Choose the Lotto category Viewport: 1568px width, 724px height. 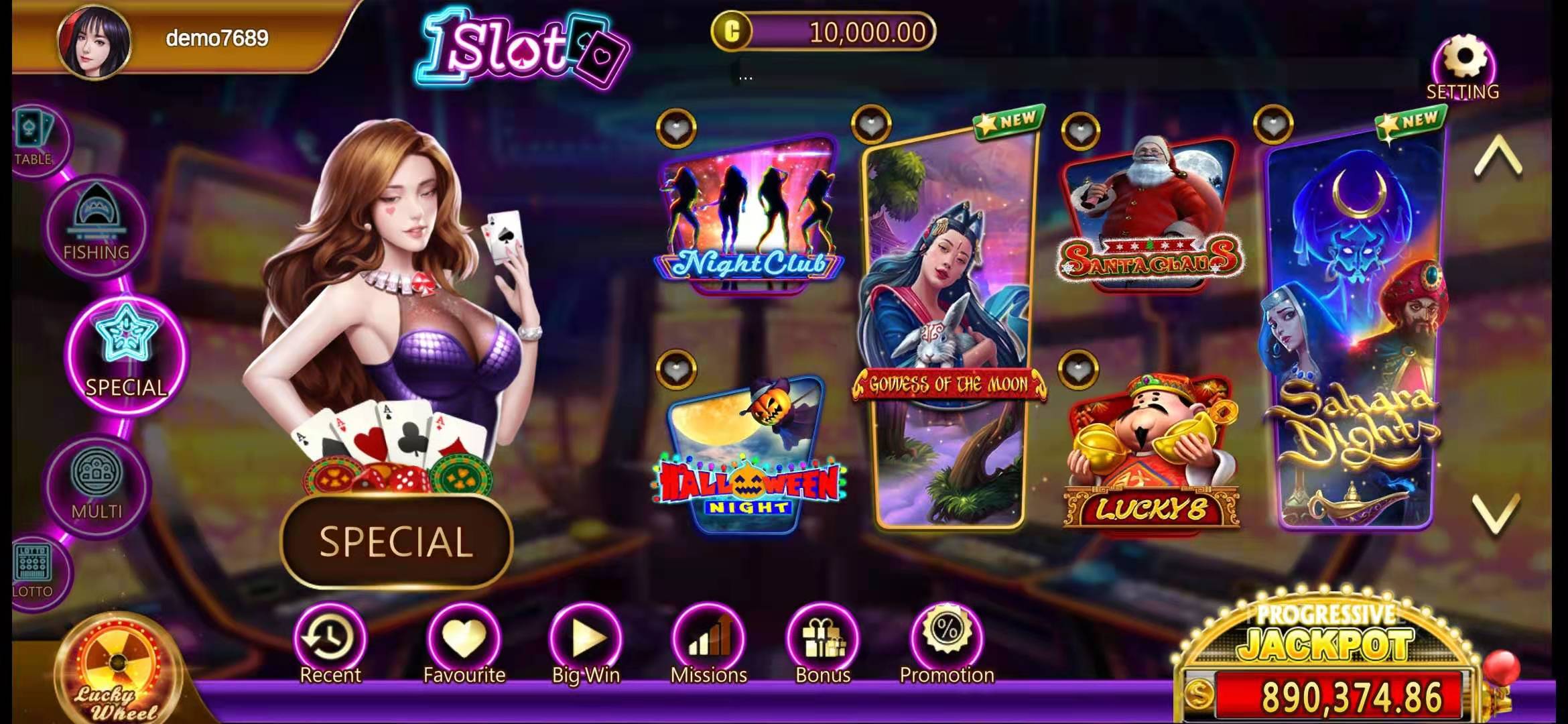[34, 568]
